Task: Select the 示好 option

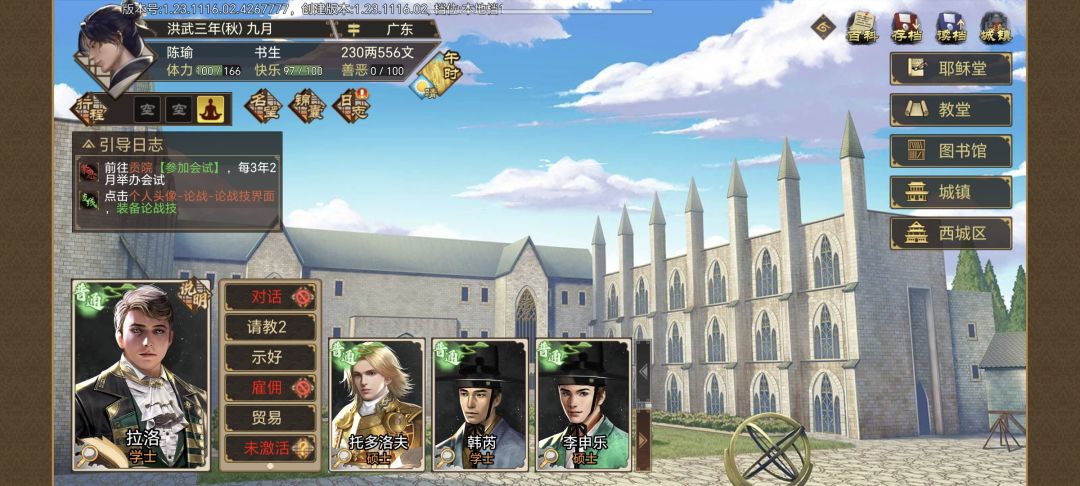Action: tap(268, 357)
